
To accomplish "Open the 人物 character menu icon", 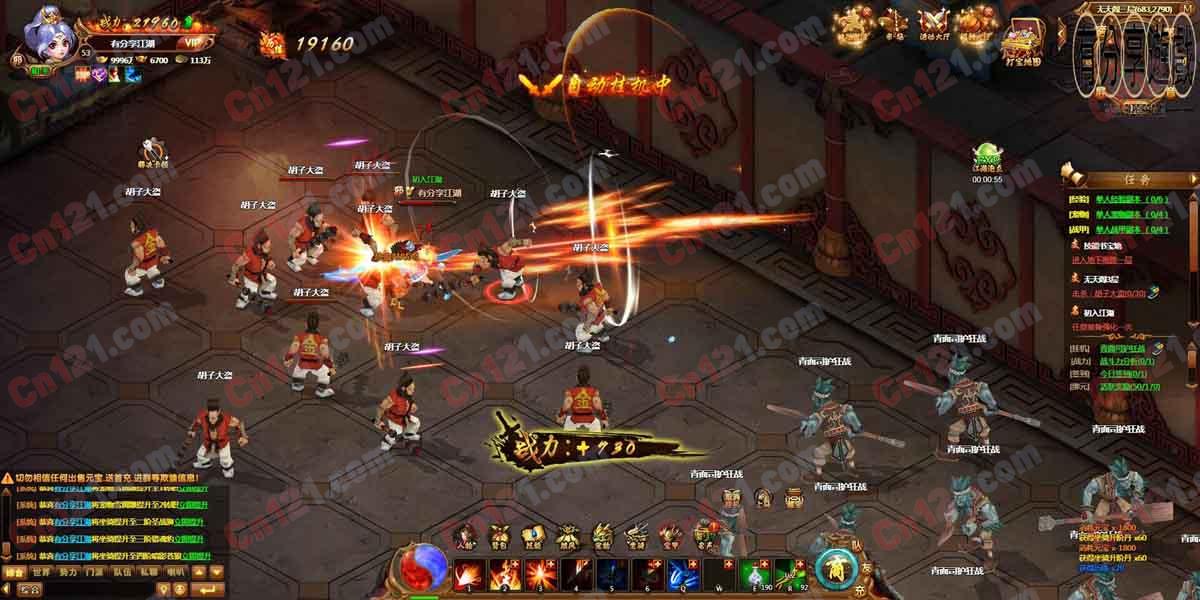I will (x=465, y=537).
